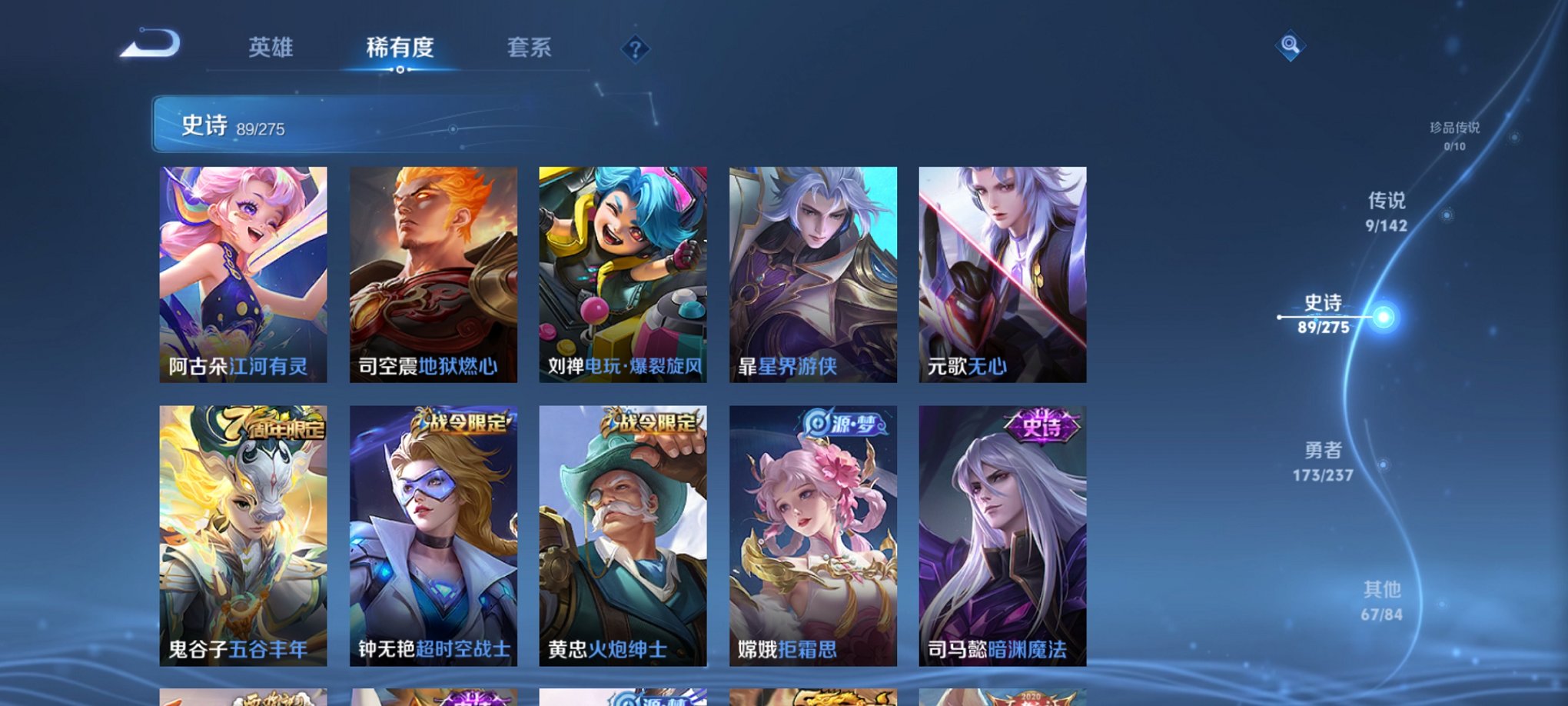
Task: Click the help question mark icon
Action: tap(635, 49)
